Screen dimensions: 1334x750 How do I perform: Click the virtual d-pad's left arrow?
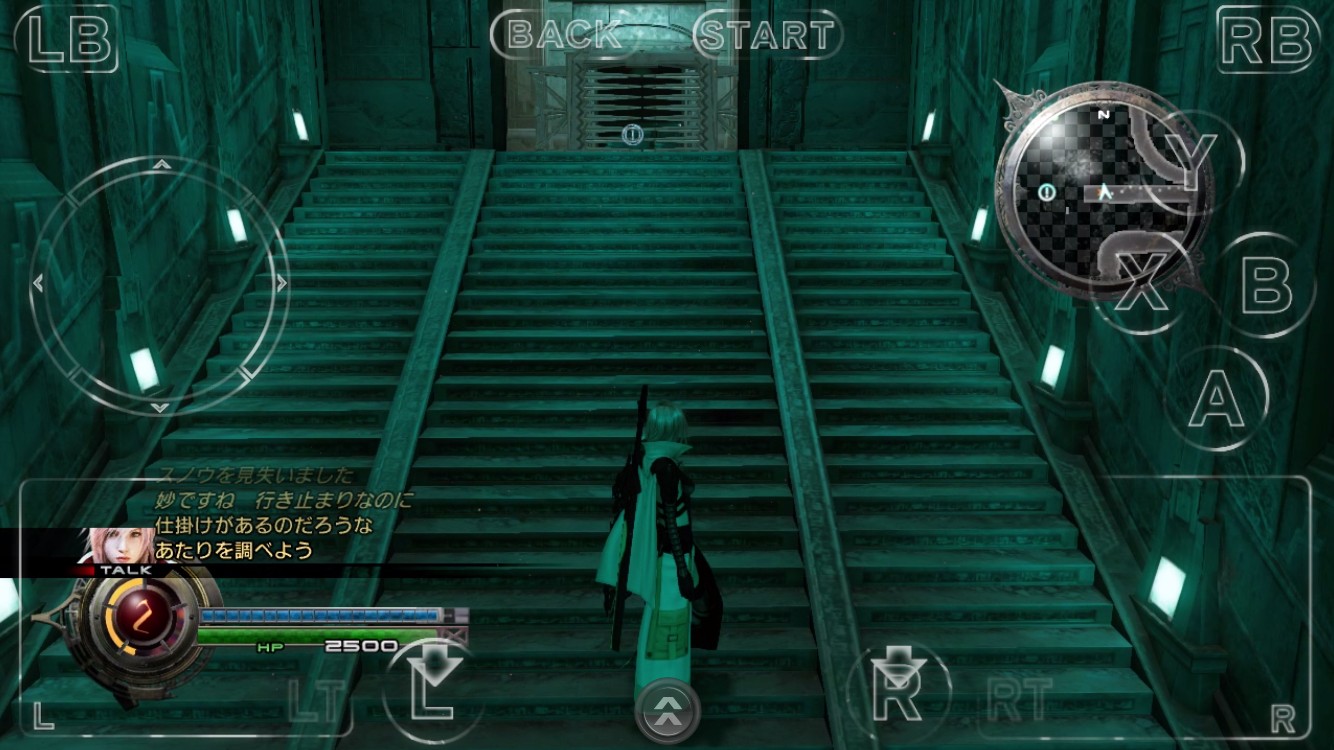39,284
